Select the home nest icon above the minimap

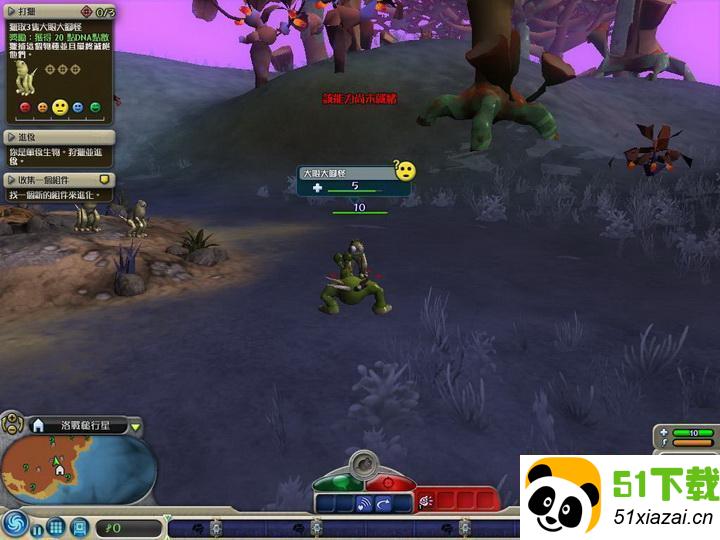click(39, 426)
